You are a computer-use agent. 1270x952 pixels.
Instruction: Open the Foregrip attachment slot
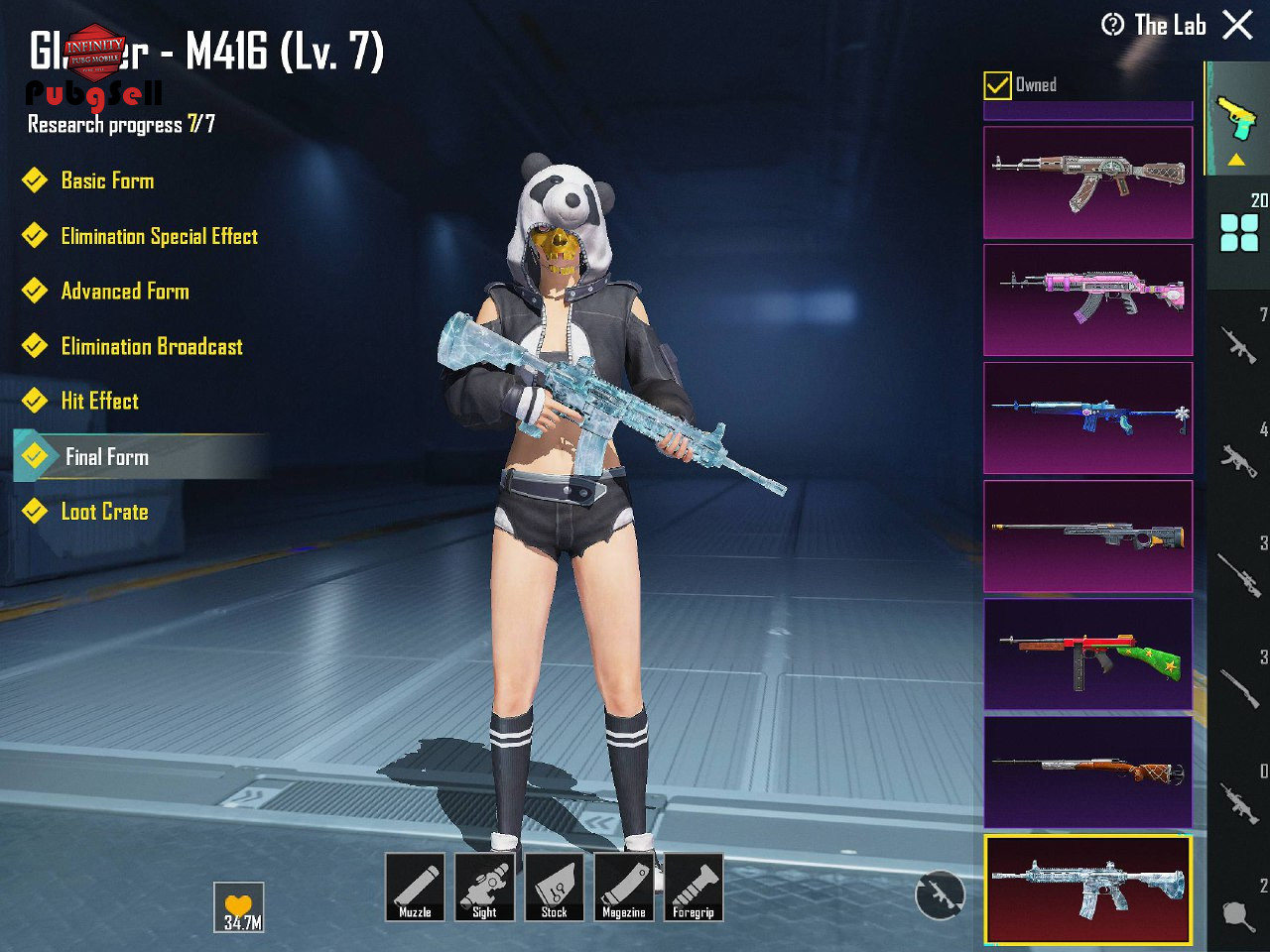click(694, 888)
